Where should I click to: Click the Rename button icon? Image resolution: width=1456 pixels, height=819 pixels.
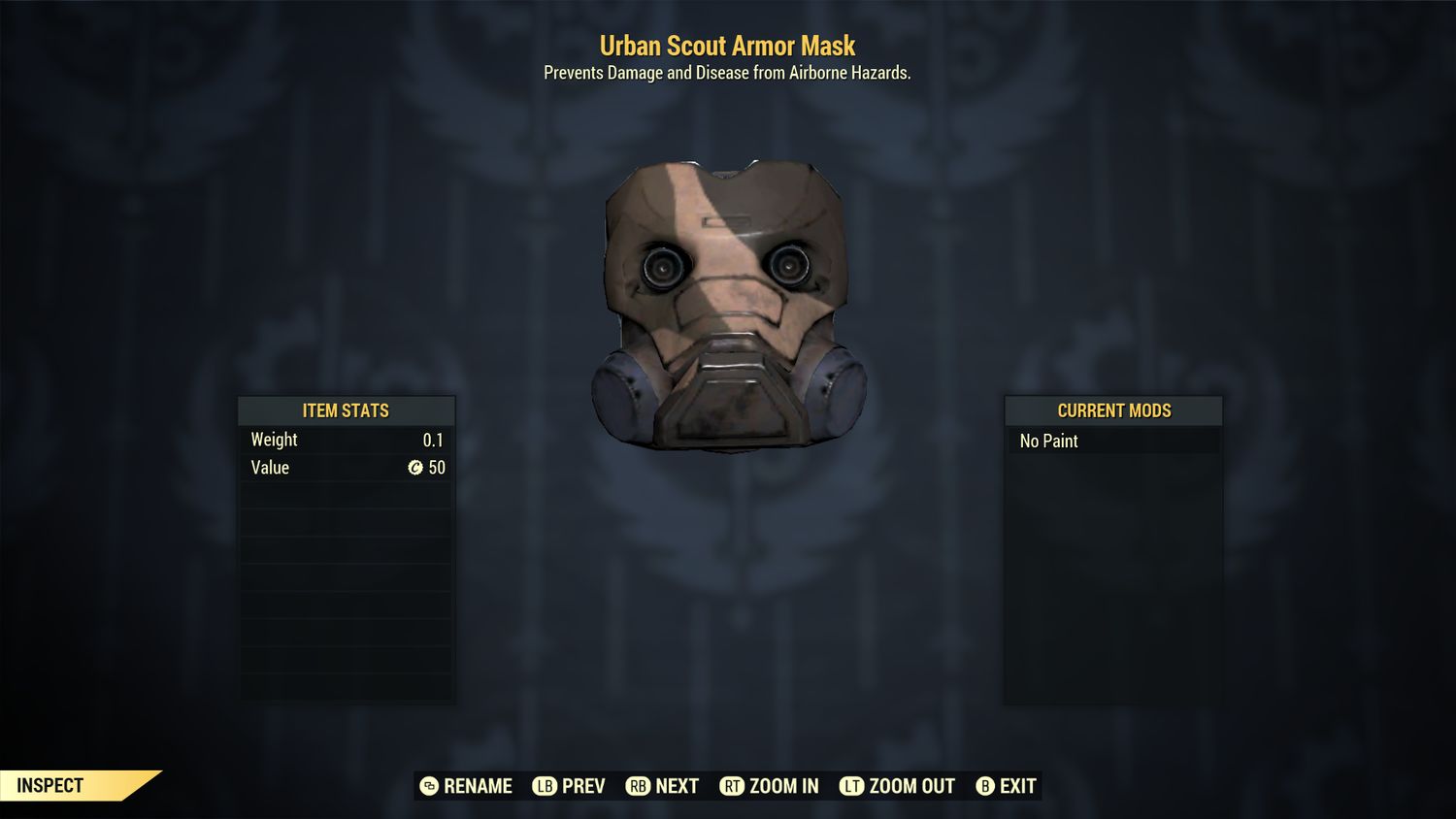427,786
